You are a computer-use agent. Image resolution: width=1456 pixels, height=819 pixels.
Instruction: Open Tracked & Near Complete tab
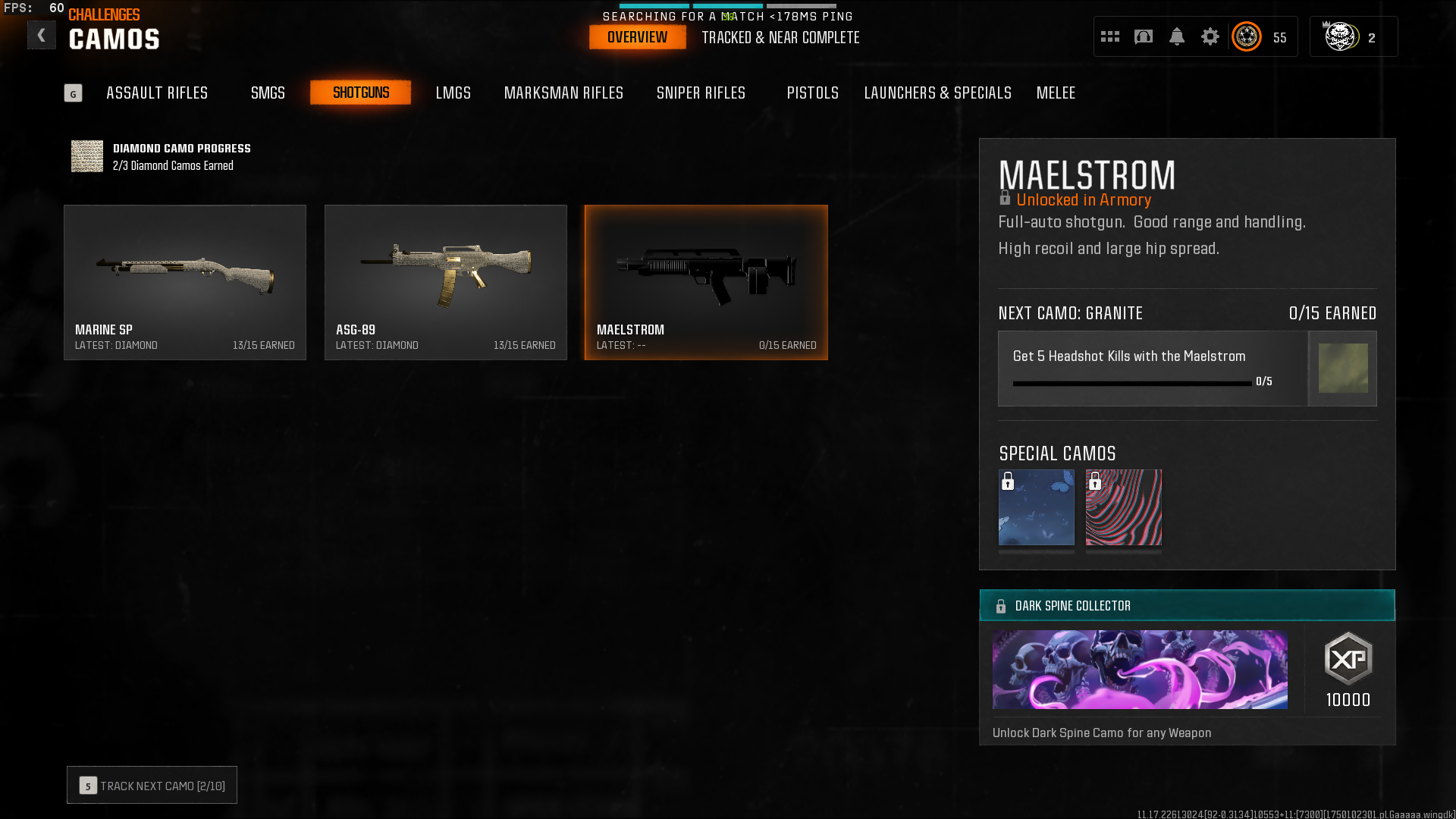click(x=780, y=37)
